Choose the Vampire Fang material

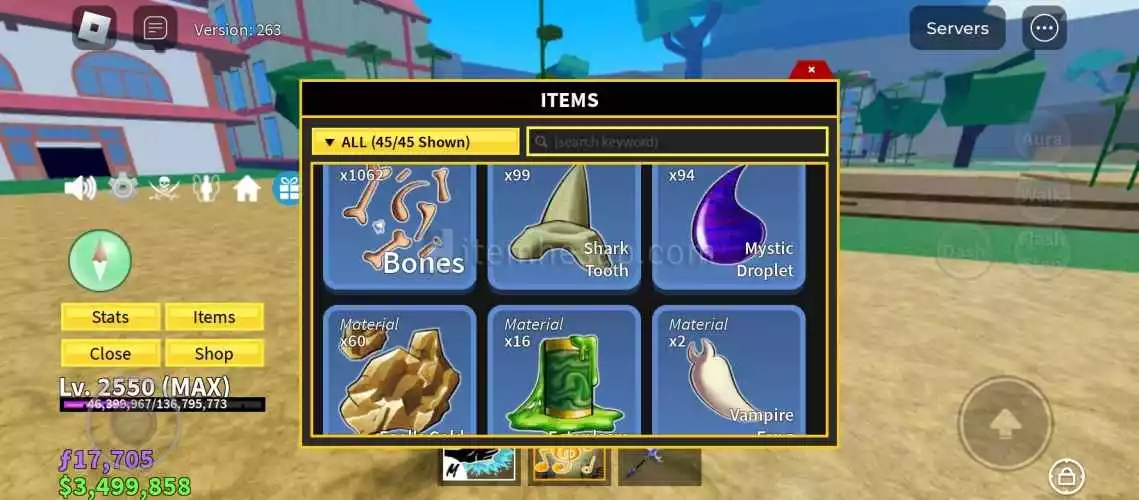click(728, 372)
